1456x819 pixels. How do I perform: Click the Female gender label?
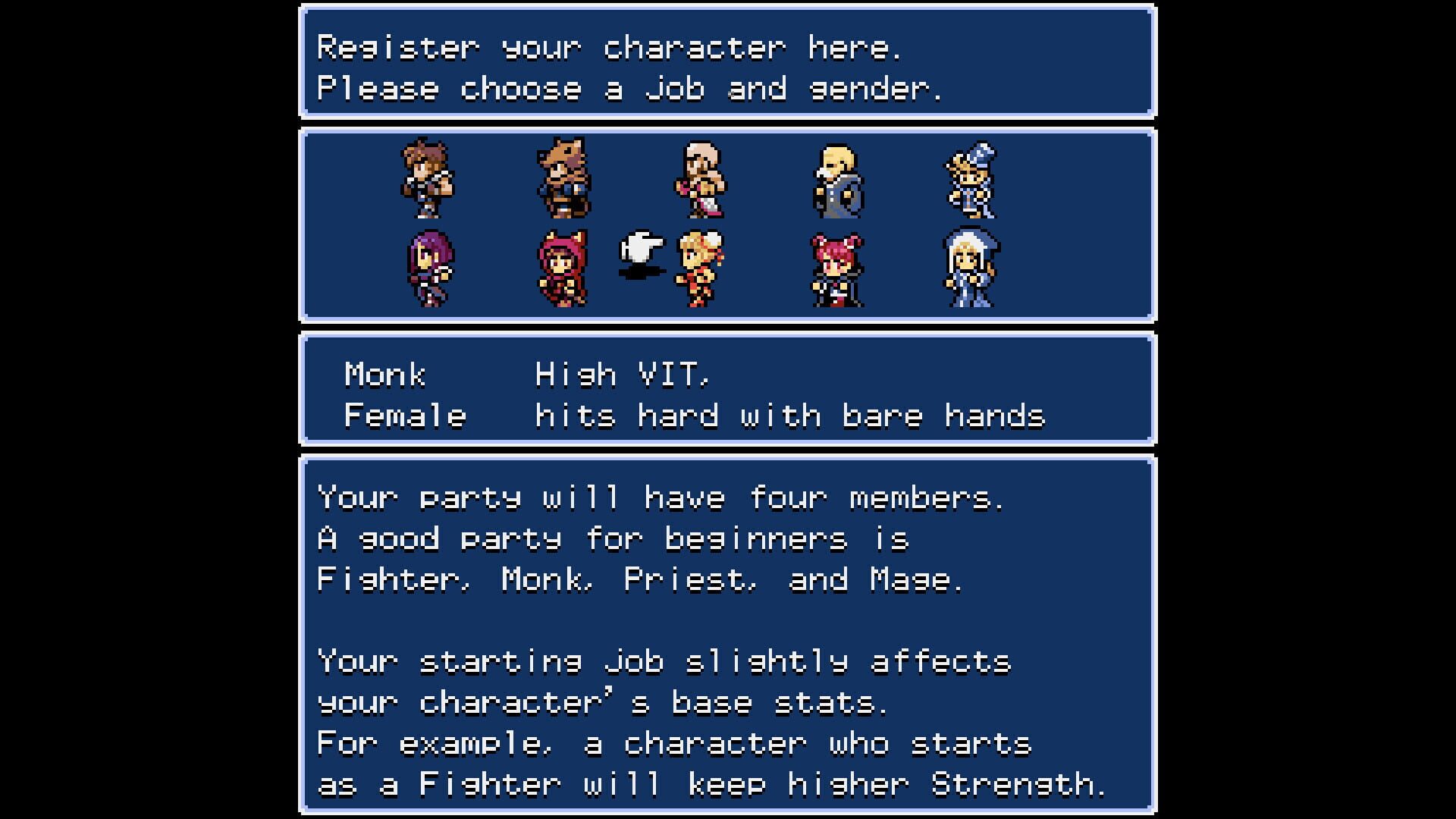pyautogui.click(x=403, y=416)
